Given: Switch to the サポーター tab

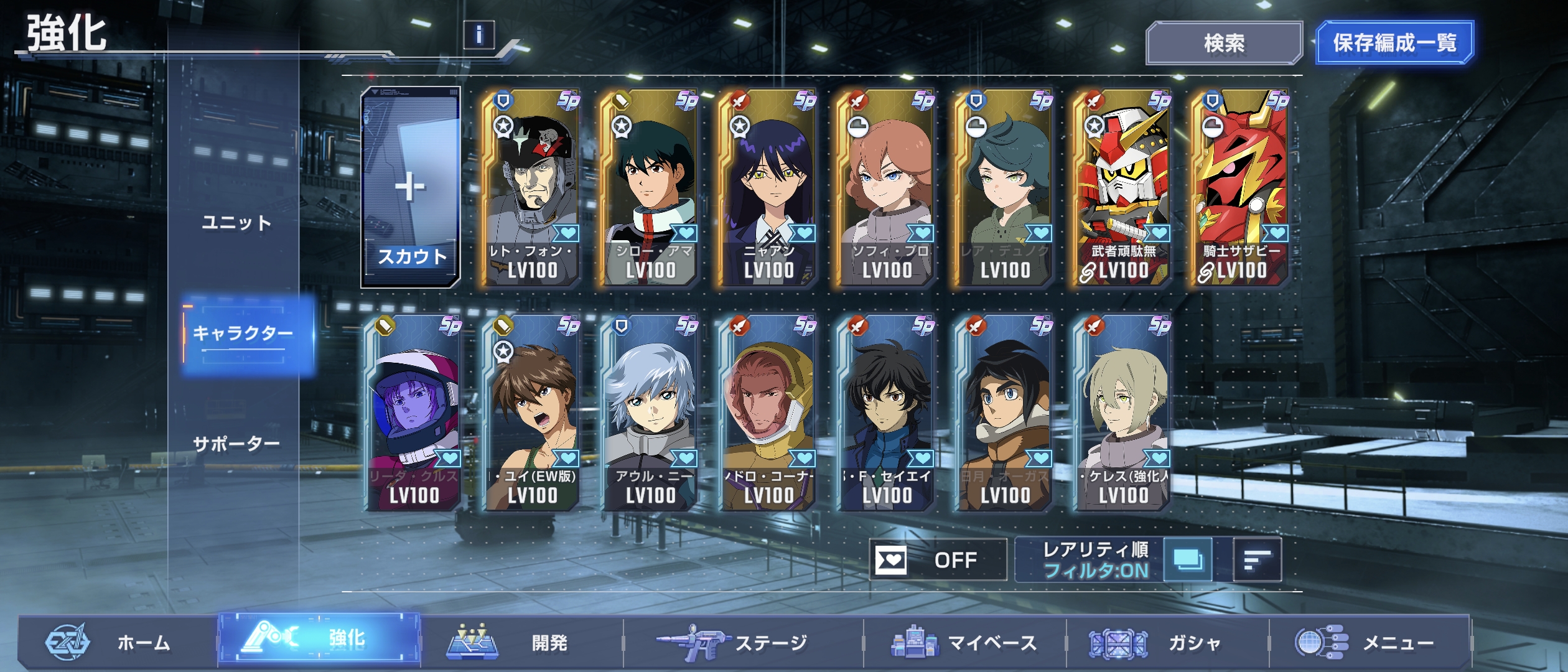Looking at the screenshot, I should click(x=236, y=444).
